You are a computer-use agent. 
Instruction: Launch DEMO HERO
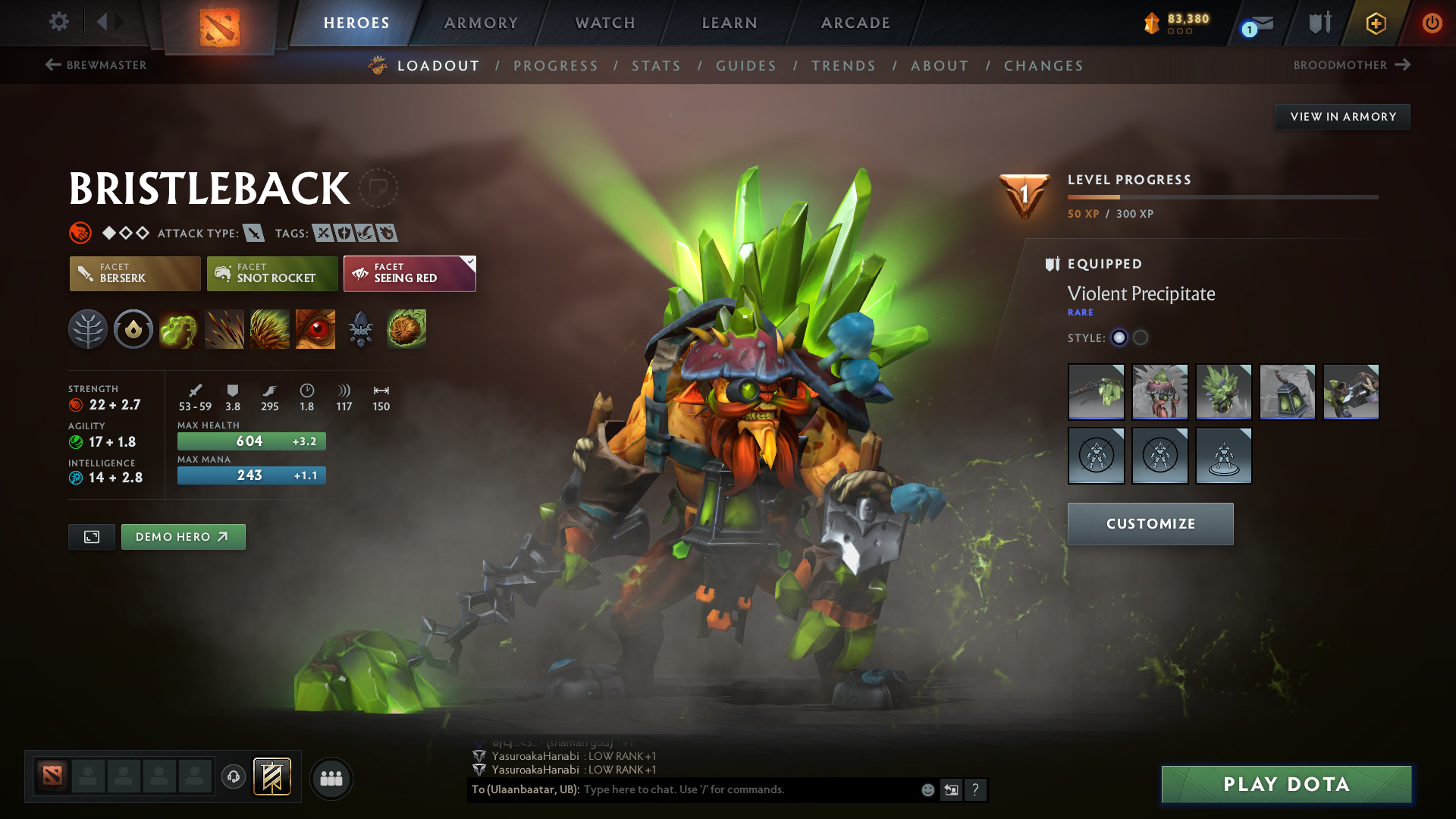[x=183, y=536]
